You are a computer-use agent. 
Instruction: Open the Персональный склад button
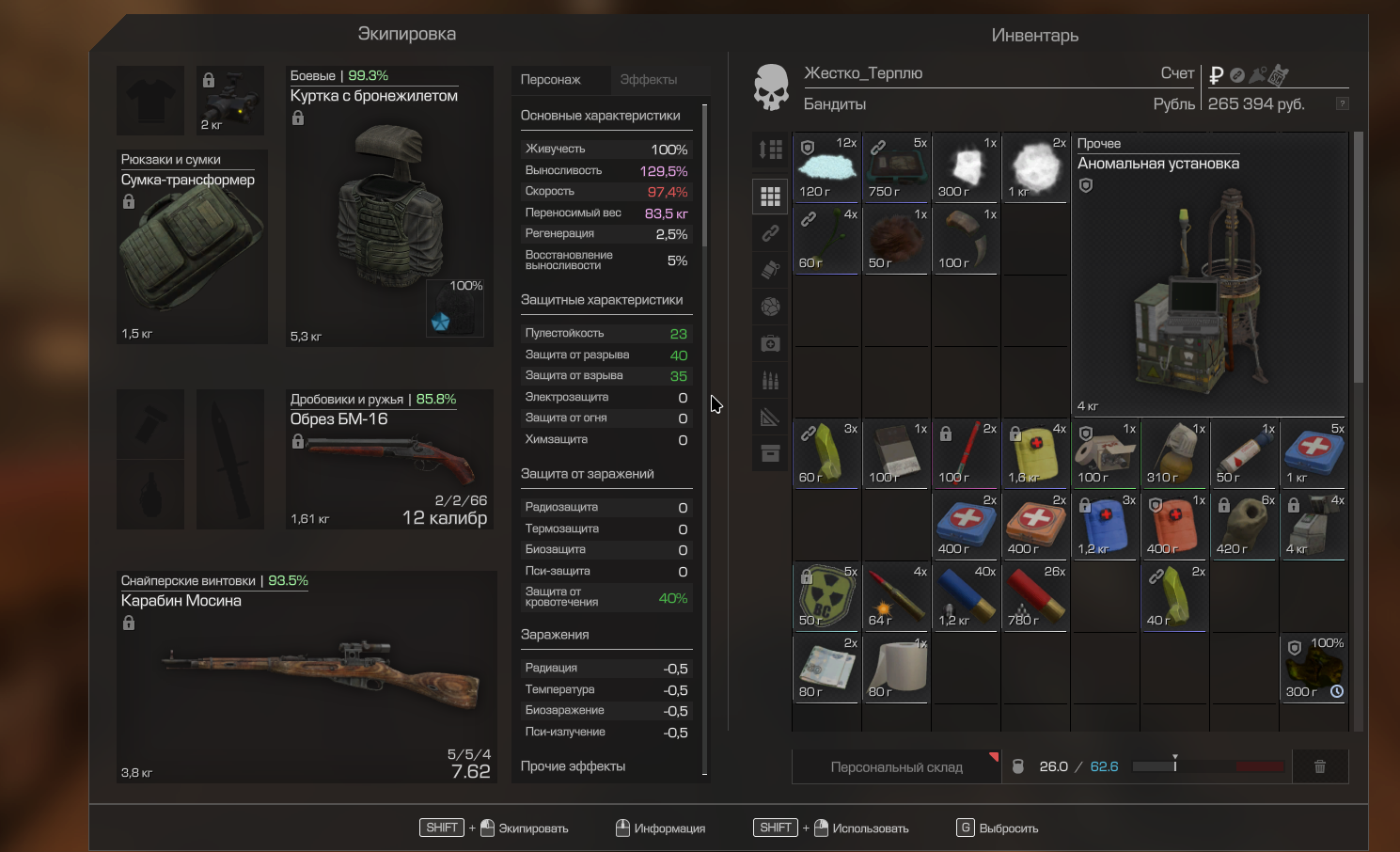(896, 767)
